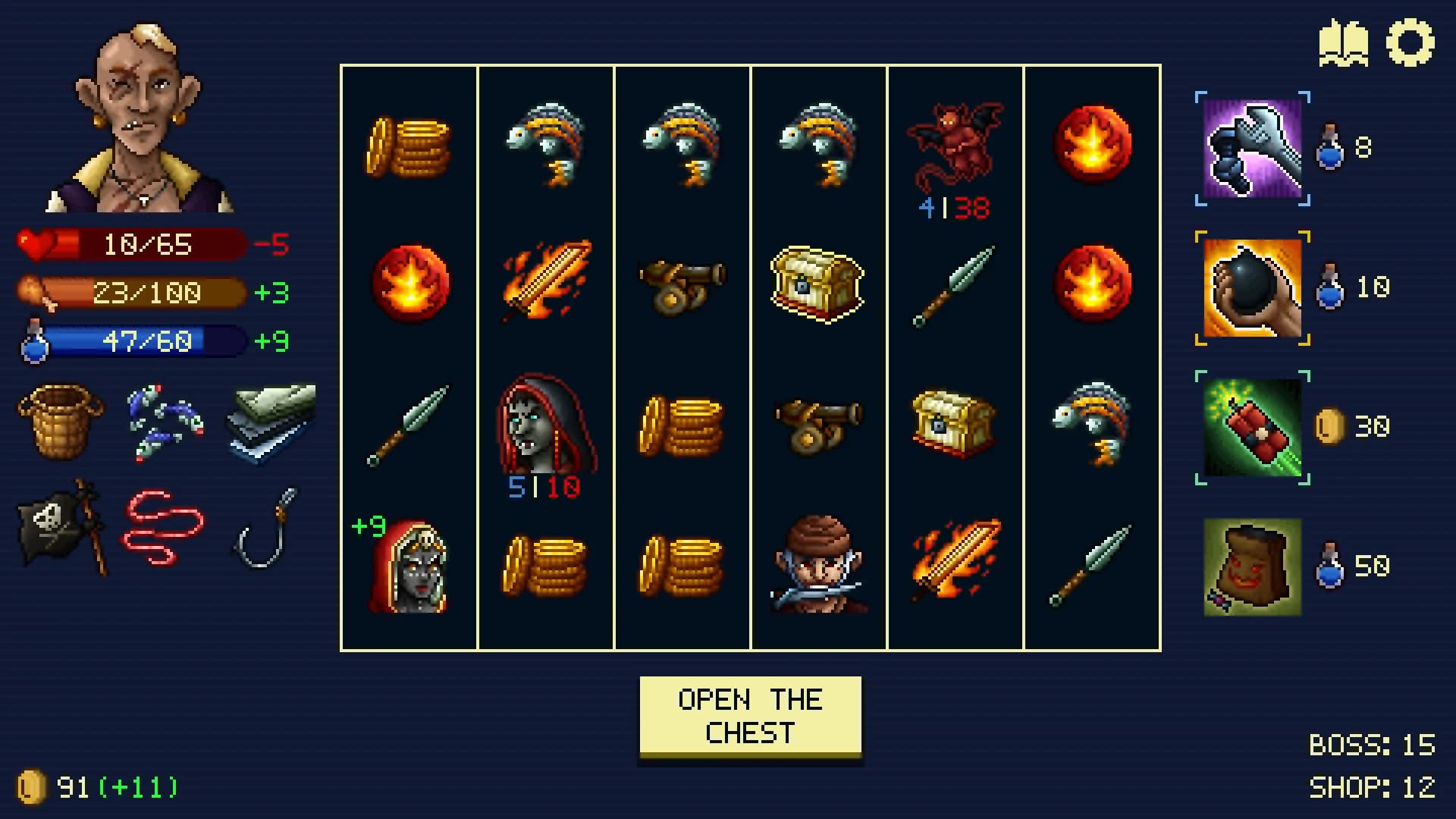Image resolution: width=1456 pixels, height=819 pixels.
Task: Select the fishing lures inventory item
Action: 164,423
